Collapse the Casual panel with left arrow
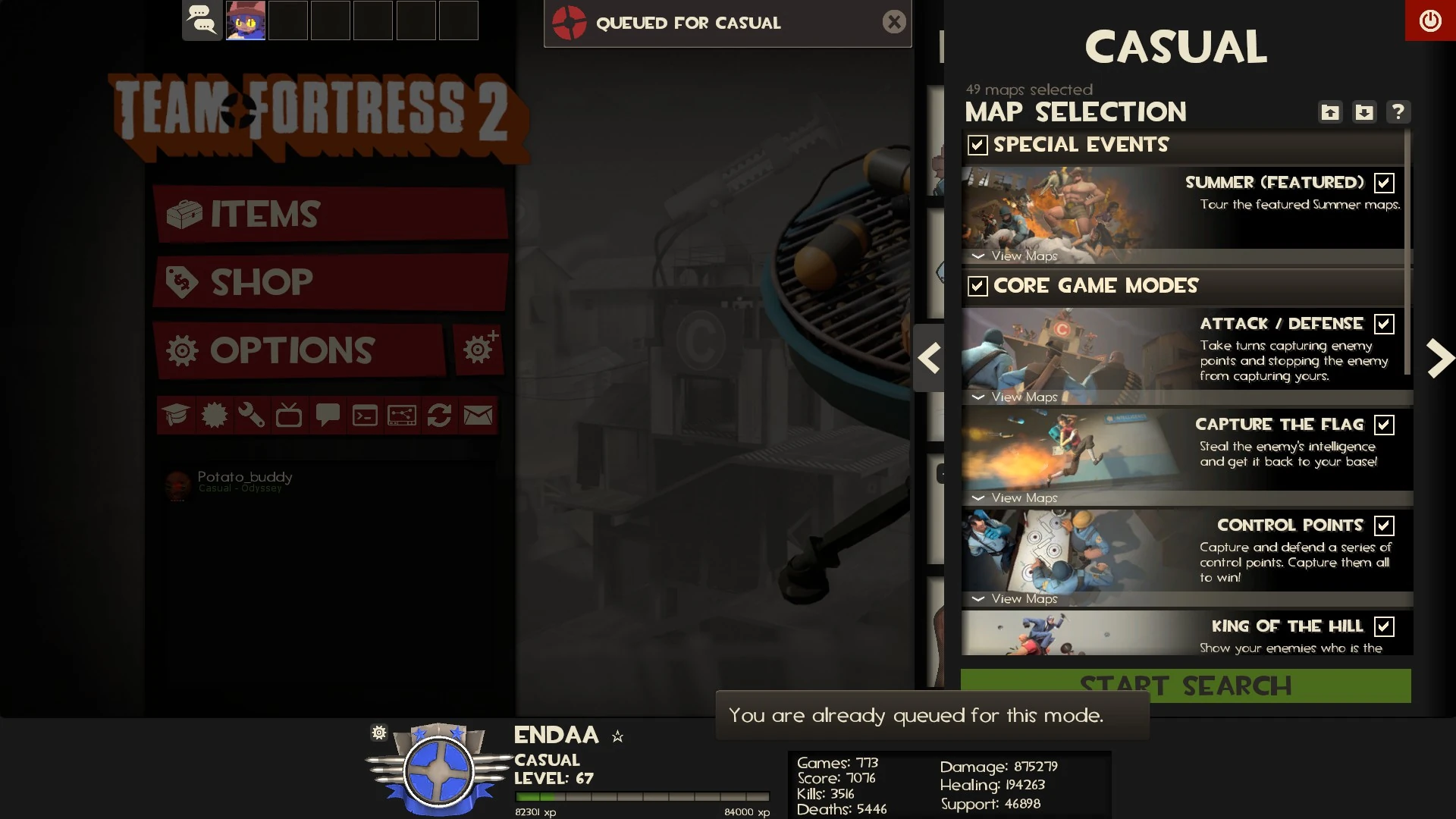 930,358
